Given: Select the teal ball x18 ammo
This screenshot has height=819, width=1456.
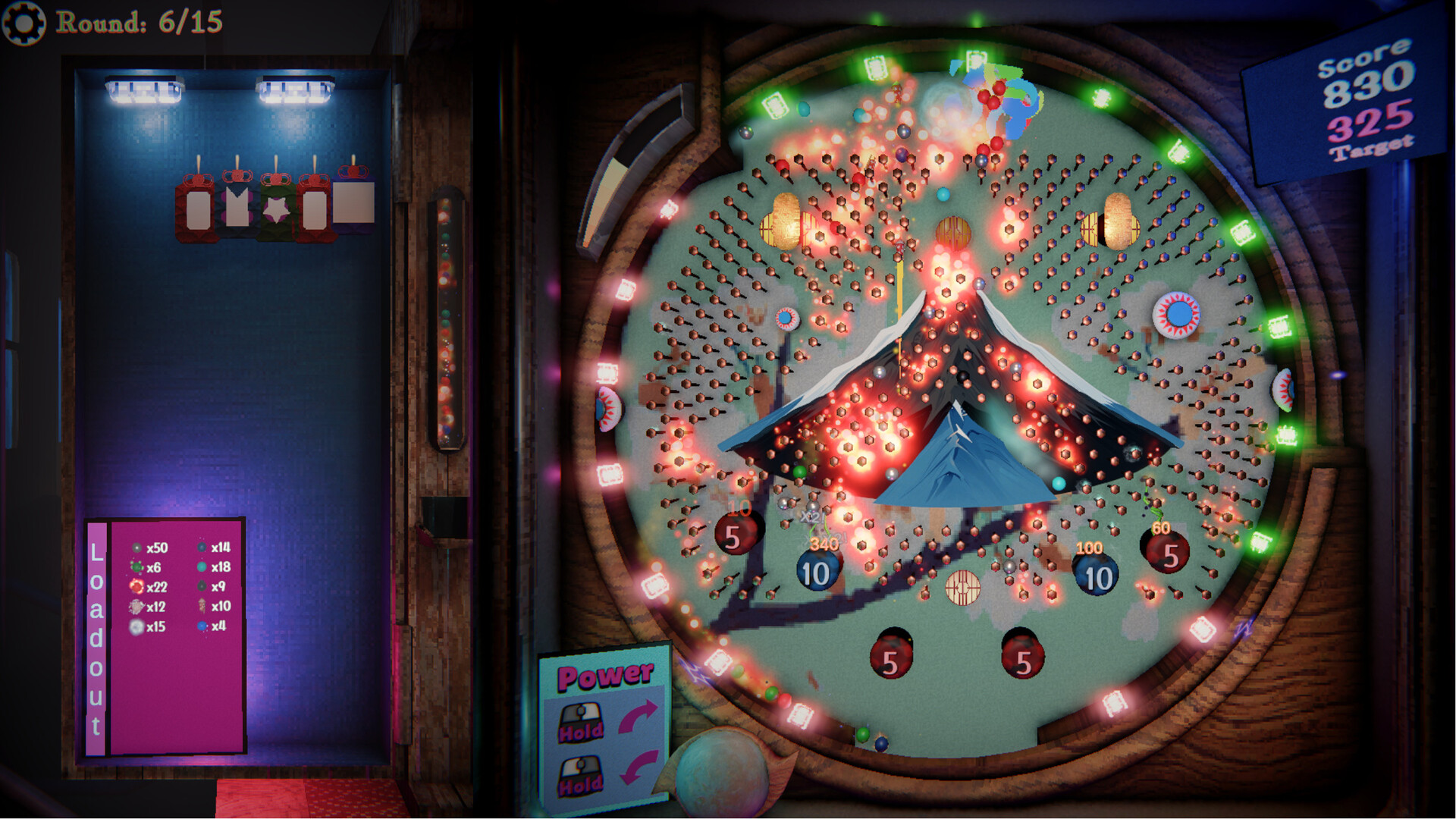Looking at the screenshot, I should coord(202,567).
